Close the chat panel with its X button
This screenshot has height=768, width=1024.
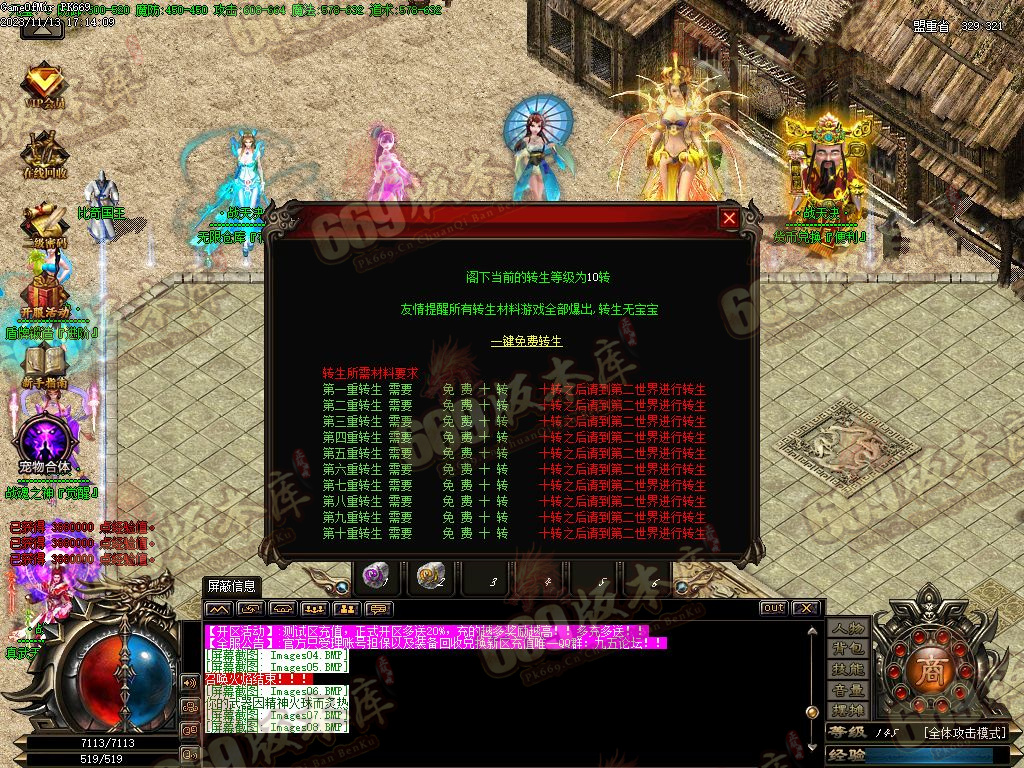click(805, 608)
